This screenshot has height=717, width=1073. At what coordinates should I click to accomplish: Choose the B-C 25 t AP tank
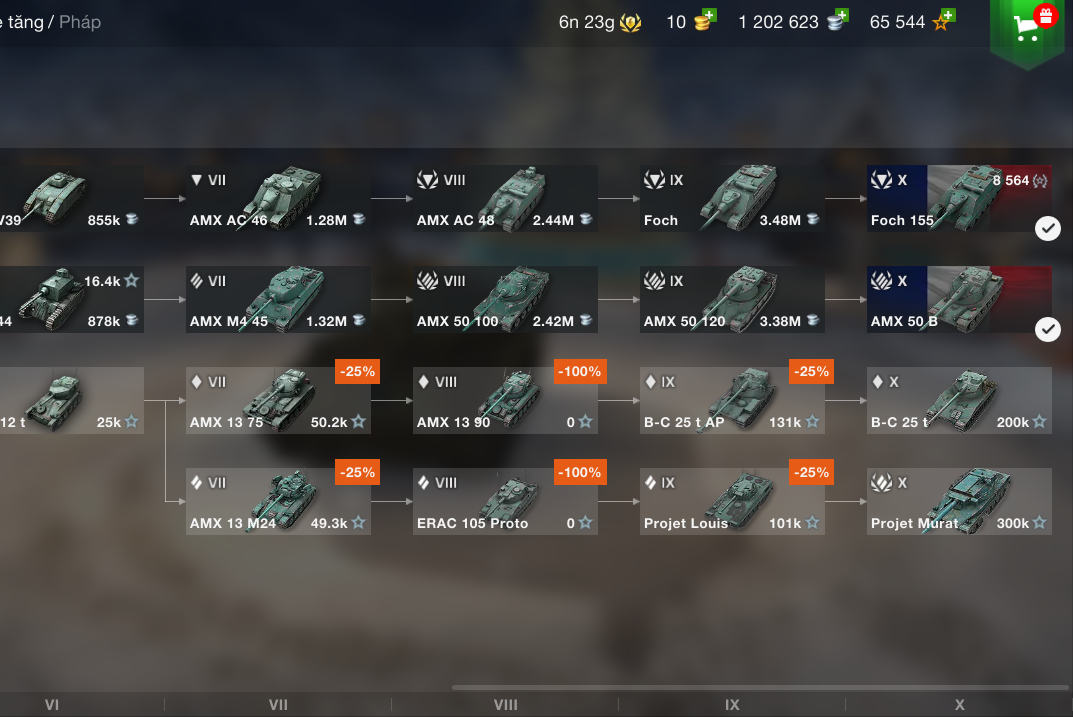pos(732,401)
